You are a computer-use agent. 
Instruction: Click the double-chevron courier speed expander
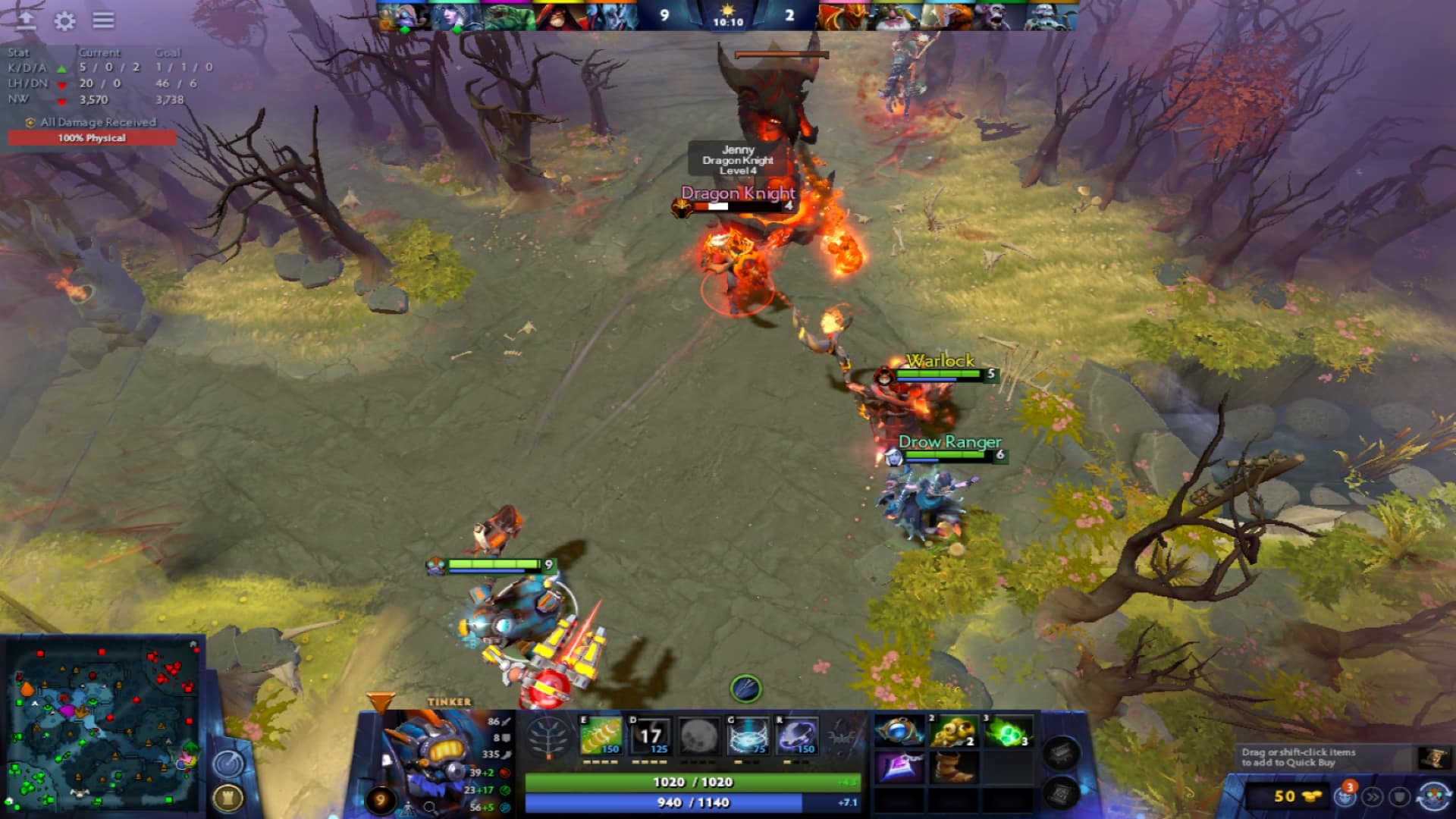1372,796
